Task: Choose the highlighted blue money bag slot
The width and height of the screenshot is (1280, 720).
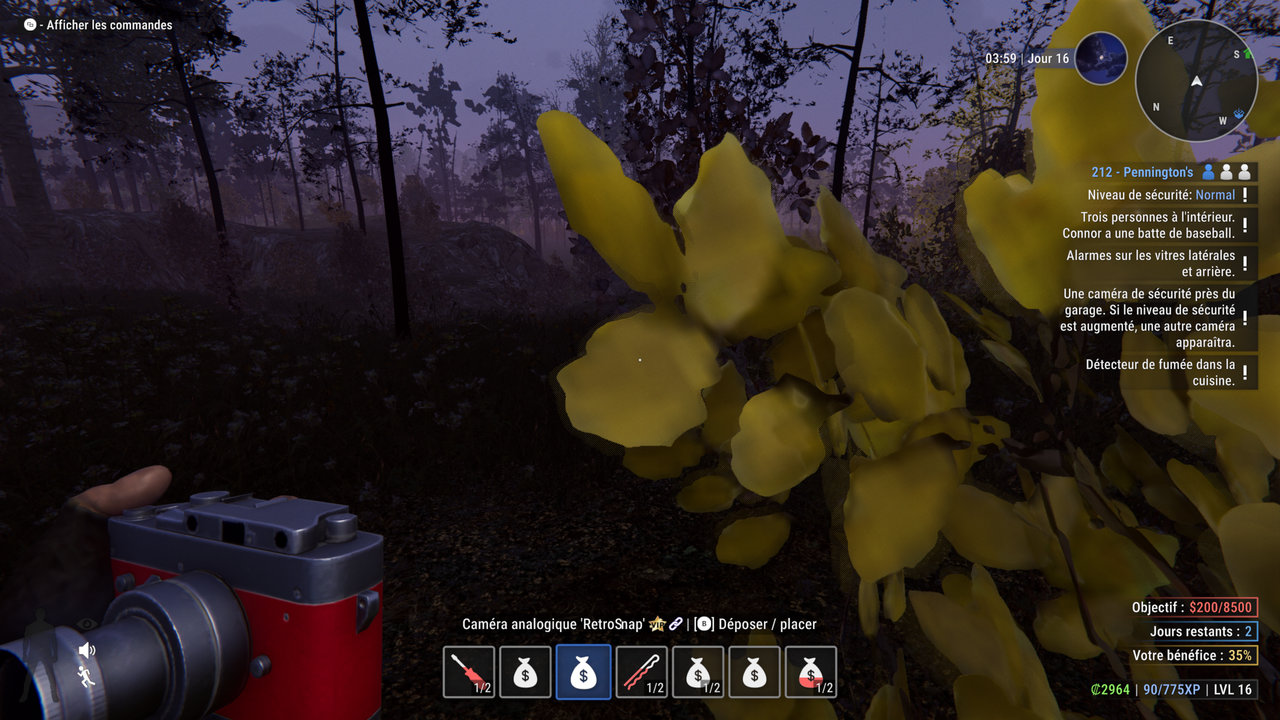Action: click(583, 672)
